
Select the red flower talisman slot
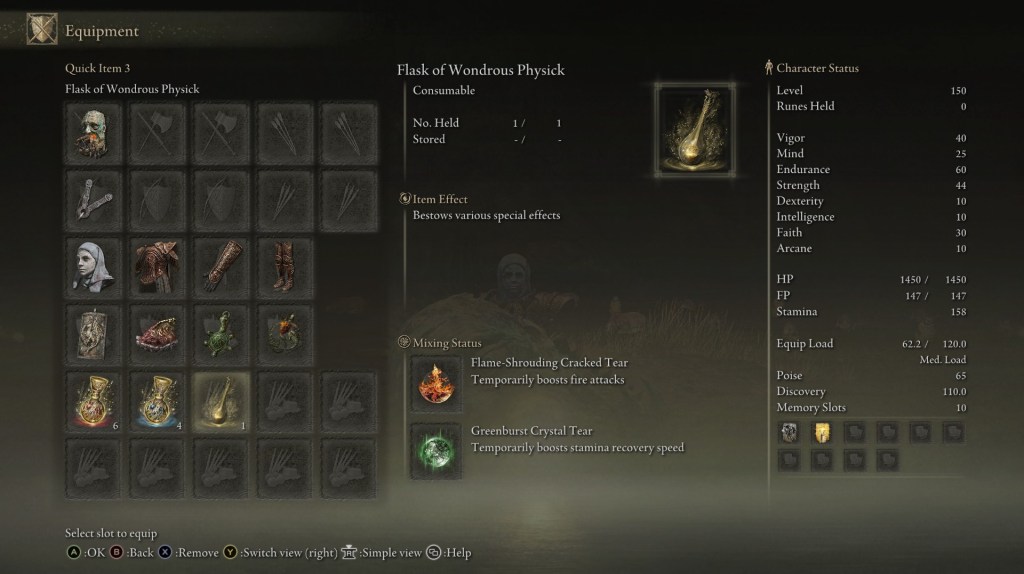point(282,334)
